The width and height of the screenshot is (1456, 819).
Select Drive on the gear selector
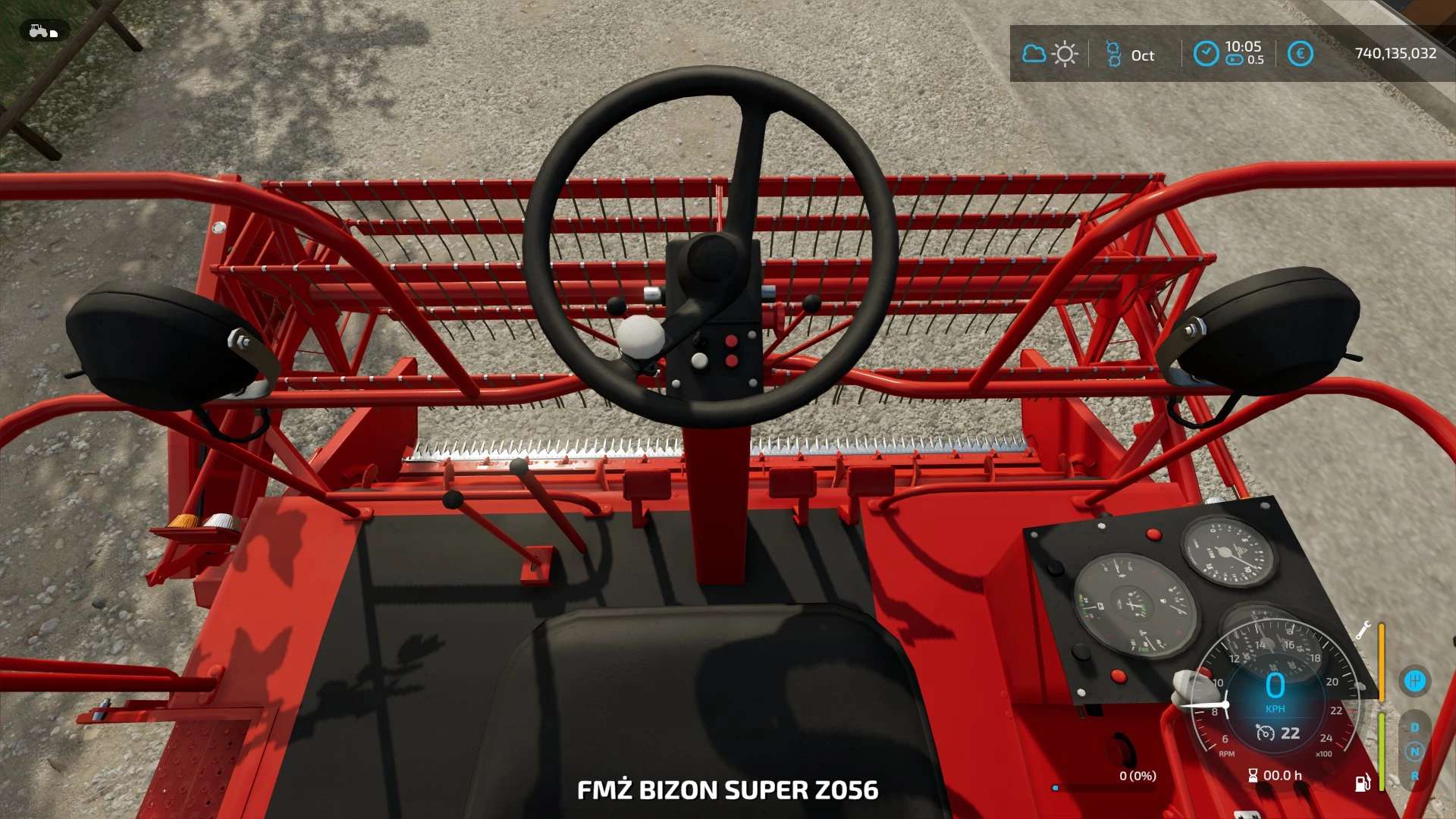[x=1414, y=727]
